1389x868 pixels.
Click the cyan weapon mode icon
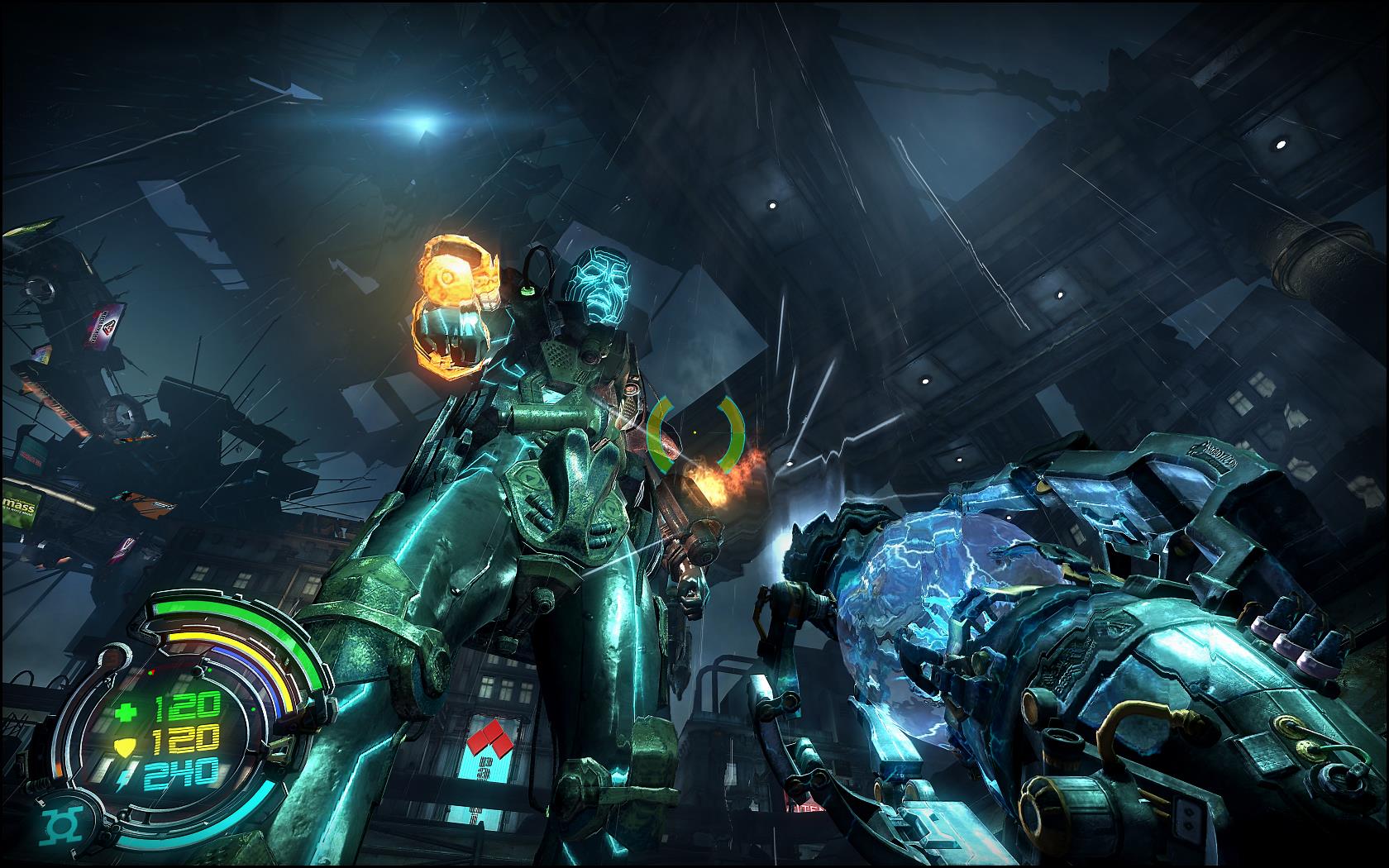pos(60,824)
